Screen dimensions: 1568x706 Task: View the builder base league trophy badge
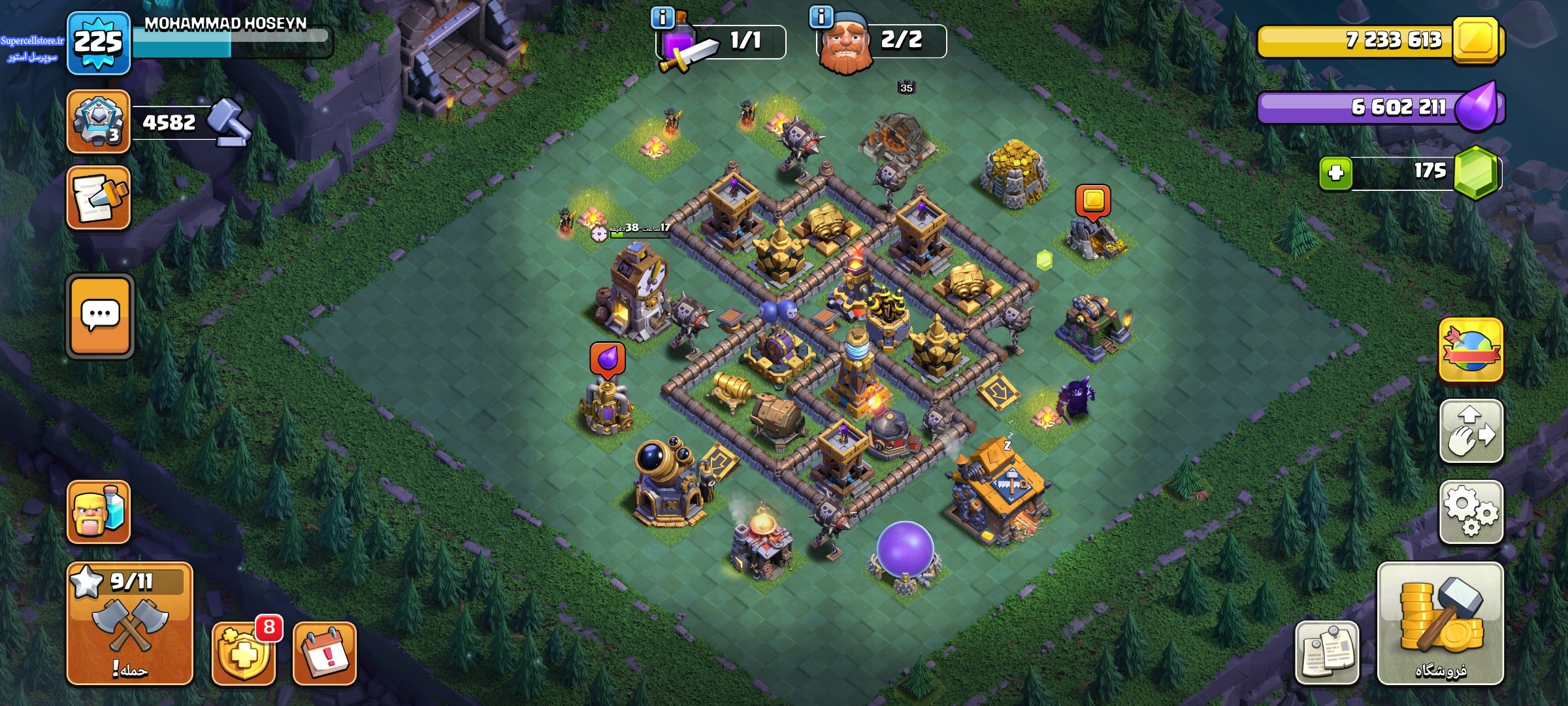pos(99,122)
